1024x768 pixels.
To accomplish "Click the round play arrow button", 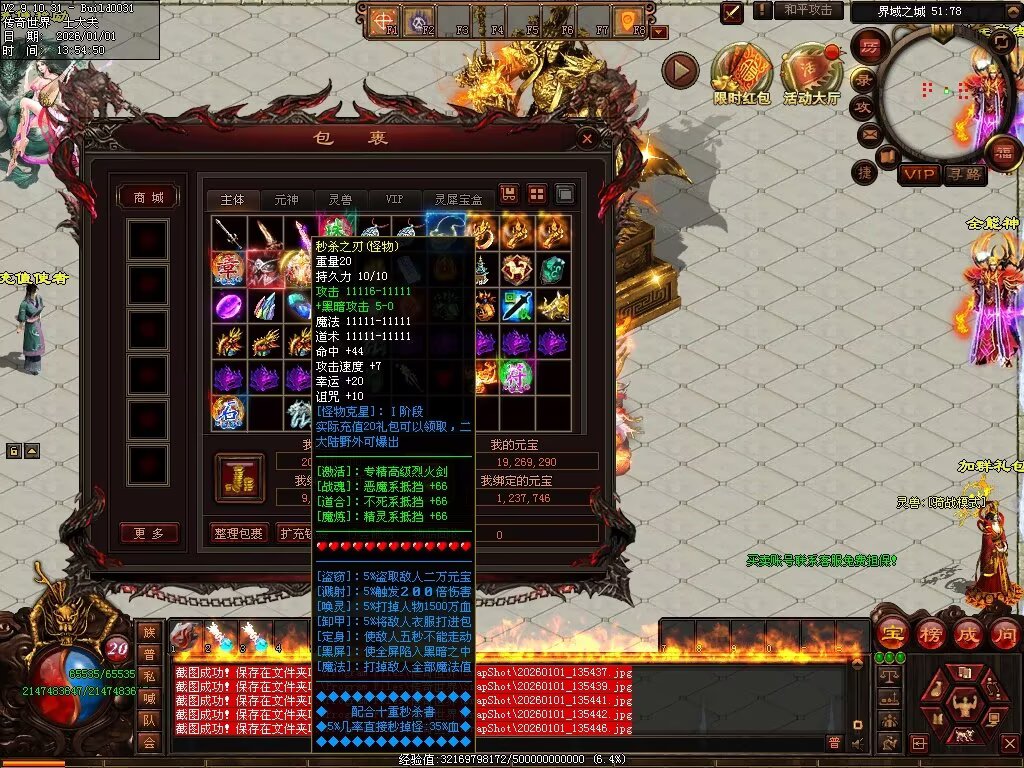I will tap(680, 70).
